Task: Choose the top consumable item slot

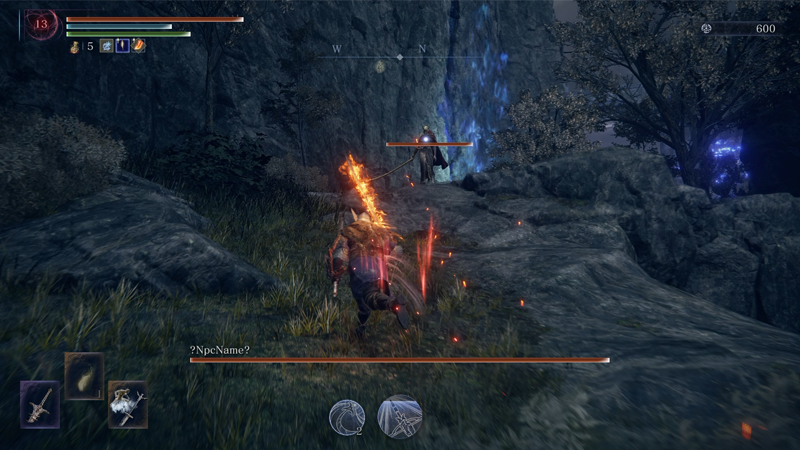Action: [84, 376]
